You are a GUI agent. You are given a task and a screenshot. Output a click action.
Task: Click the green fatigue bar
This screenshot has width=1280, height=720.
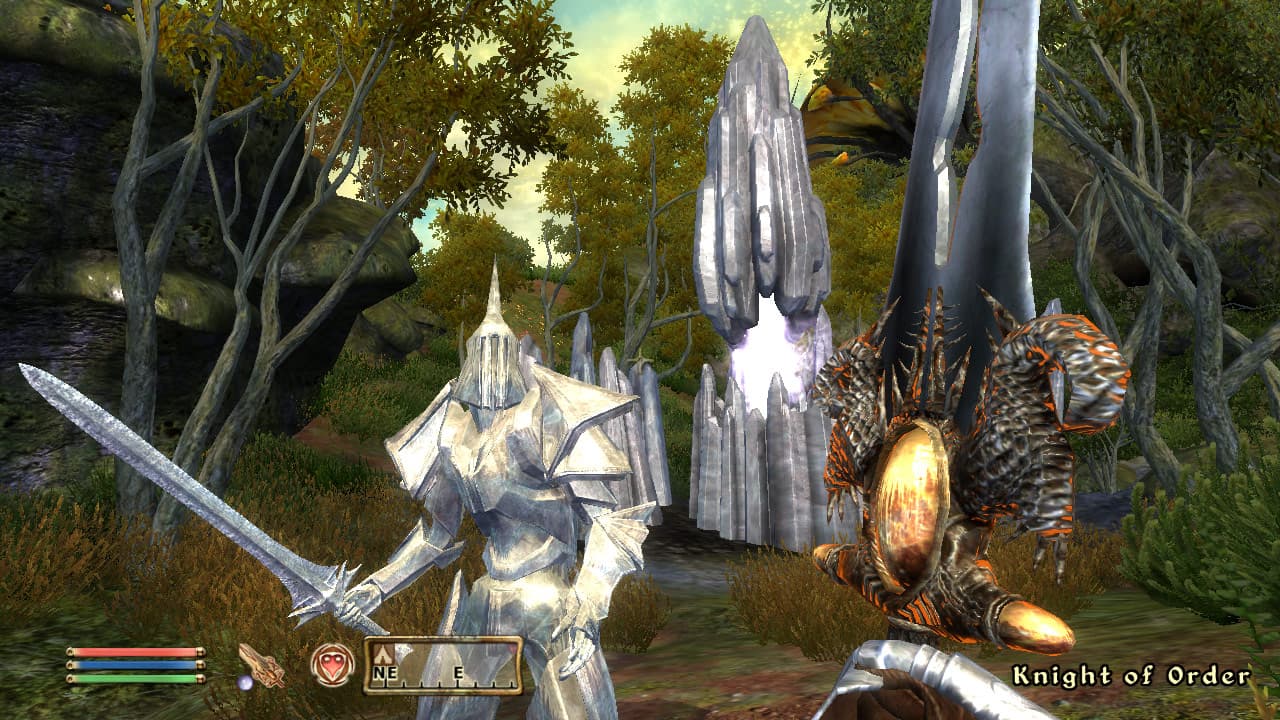click(133, 678)
